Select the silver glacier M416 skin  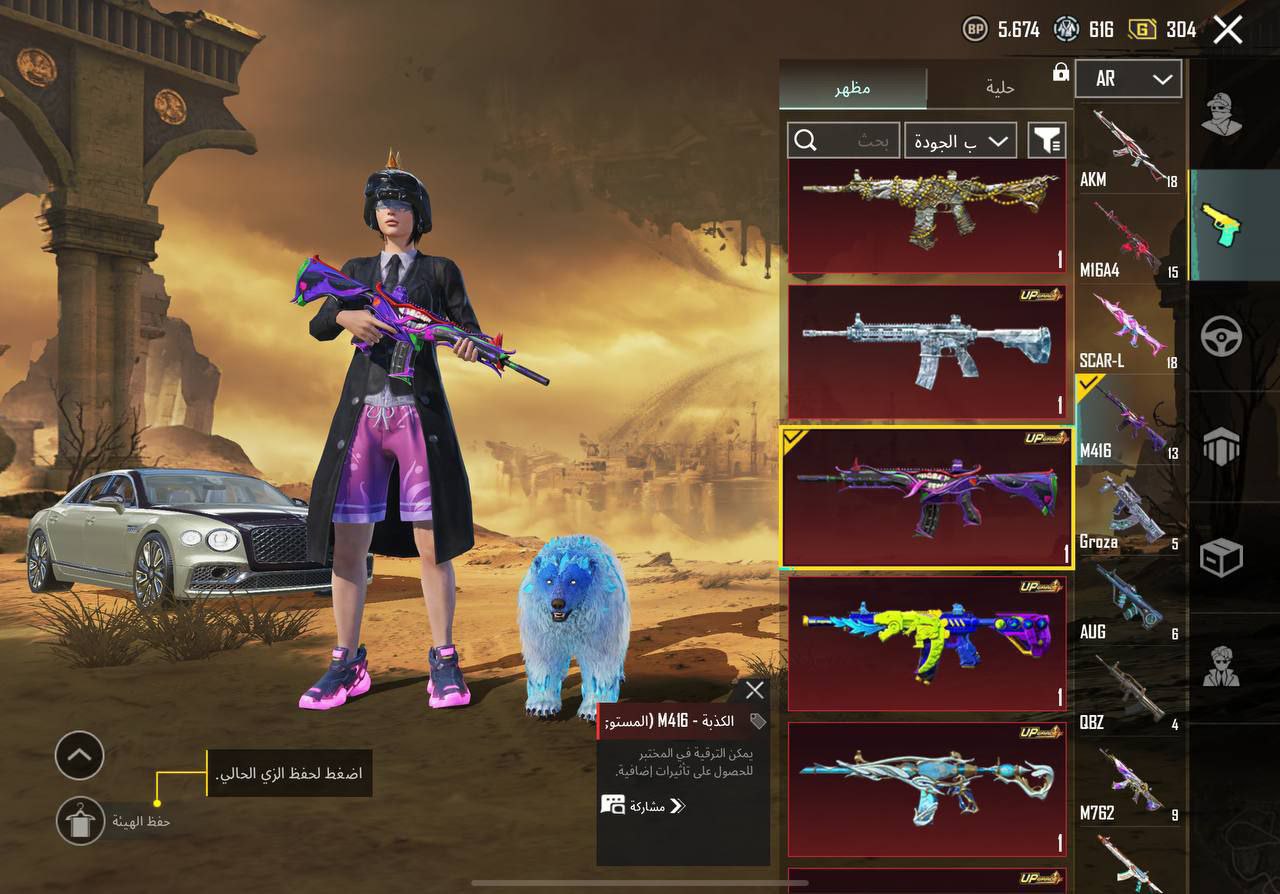[x=927, y=351]
